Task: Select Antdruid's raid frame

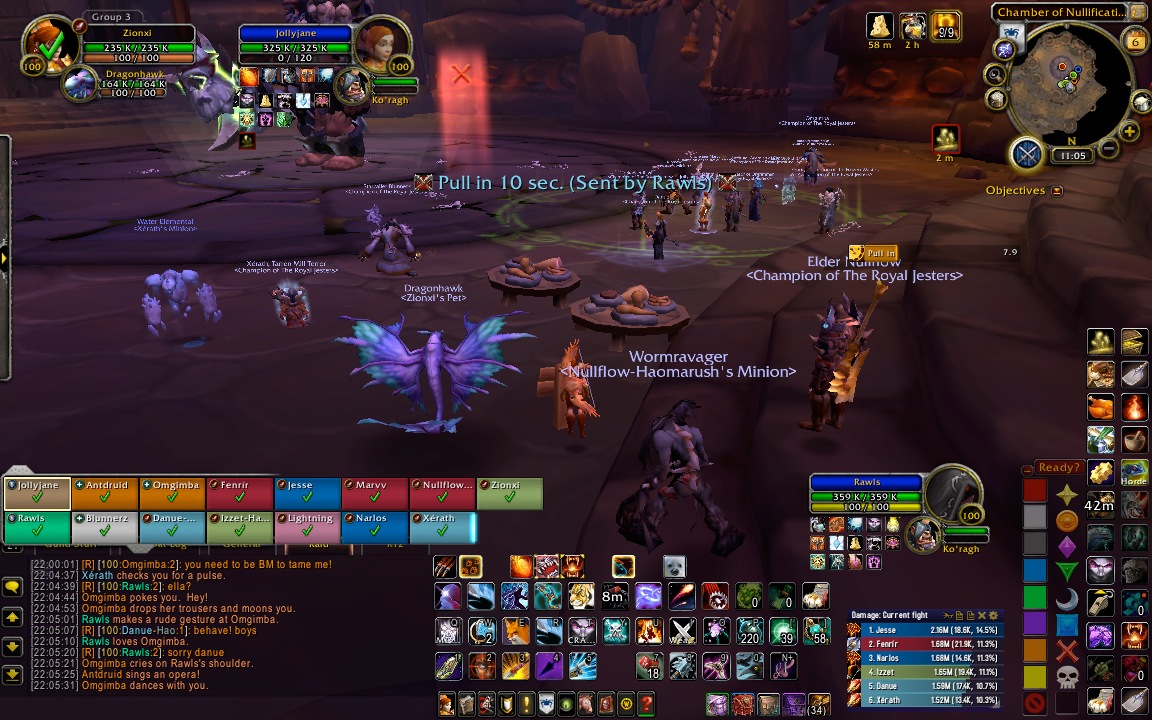Action: (x=104, y=494)
